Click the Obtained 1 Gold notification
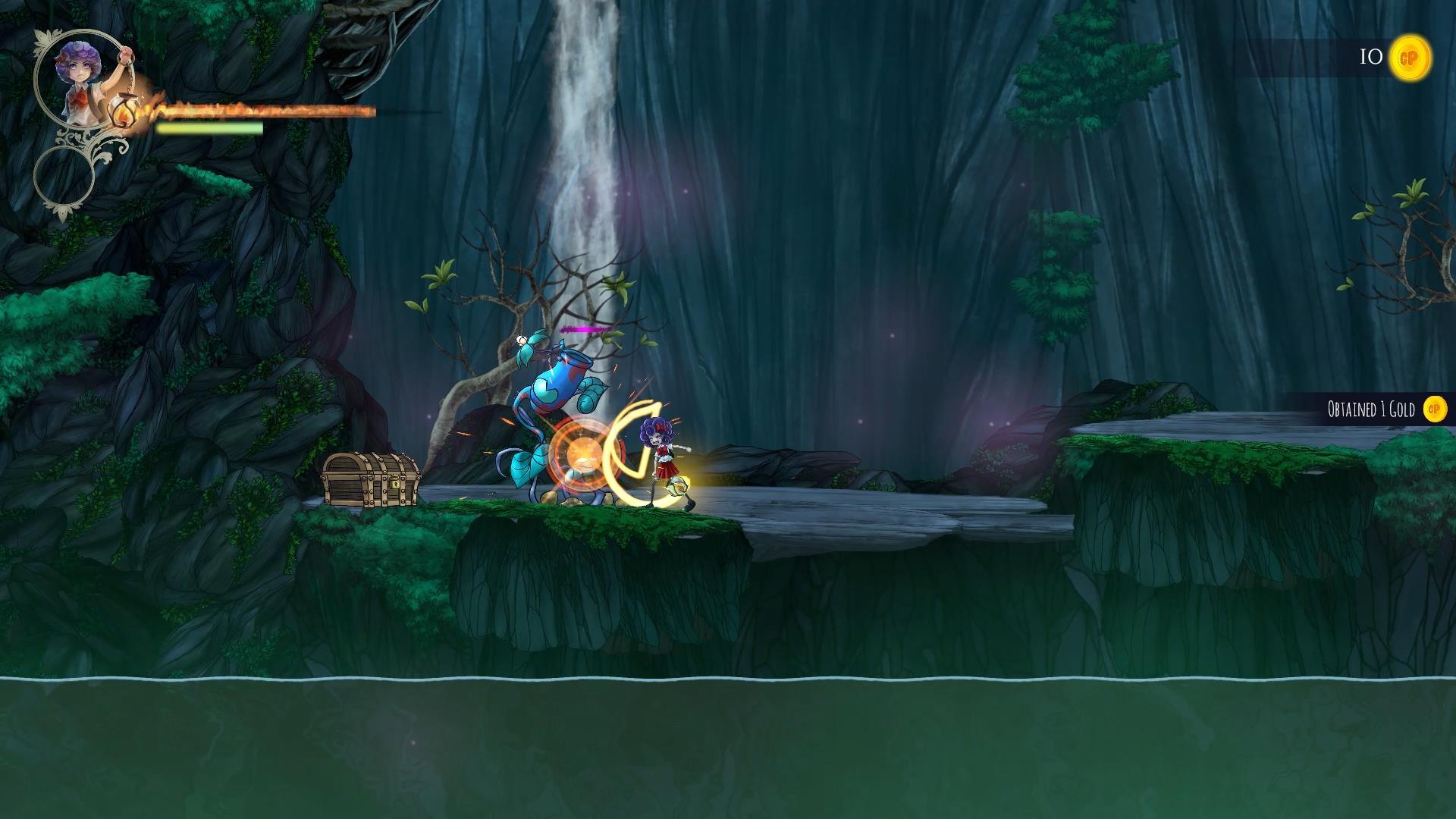The width and height of the screenshot is (1456, 819). [x=1371, y=410]
